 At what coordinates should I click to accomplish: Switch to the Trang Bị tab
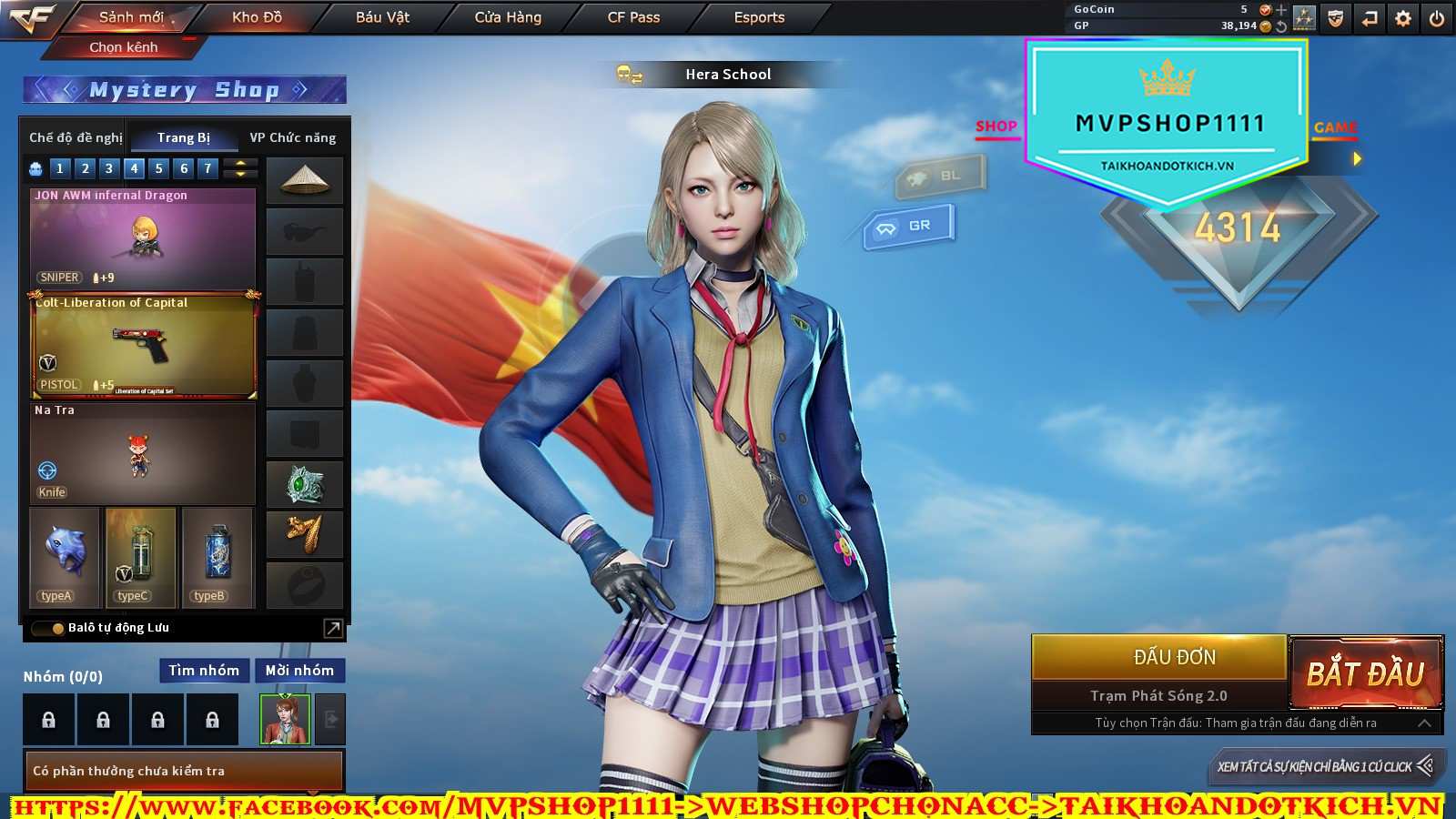pyautogui.click(x=184, y=137)
